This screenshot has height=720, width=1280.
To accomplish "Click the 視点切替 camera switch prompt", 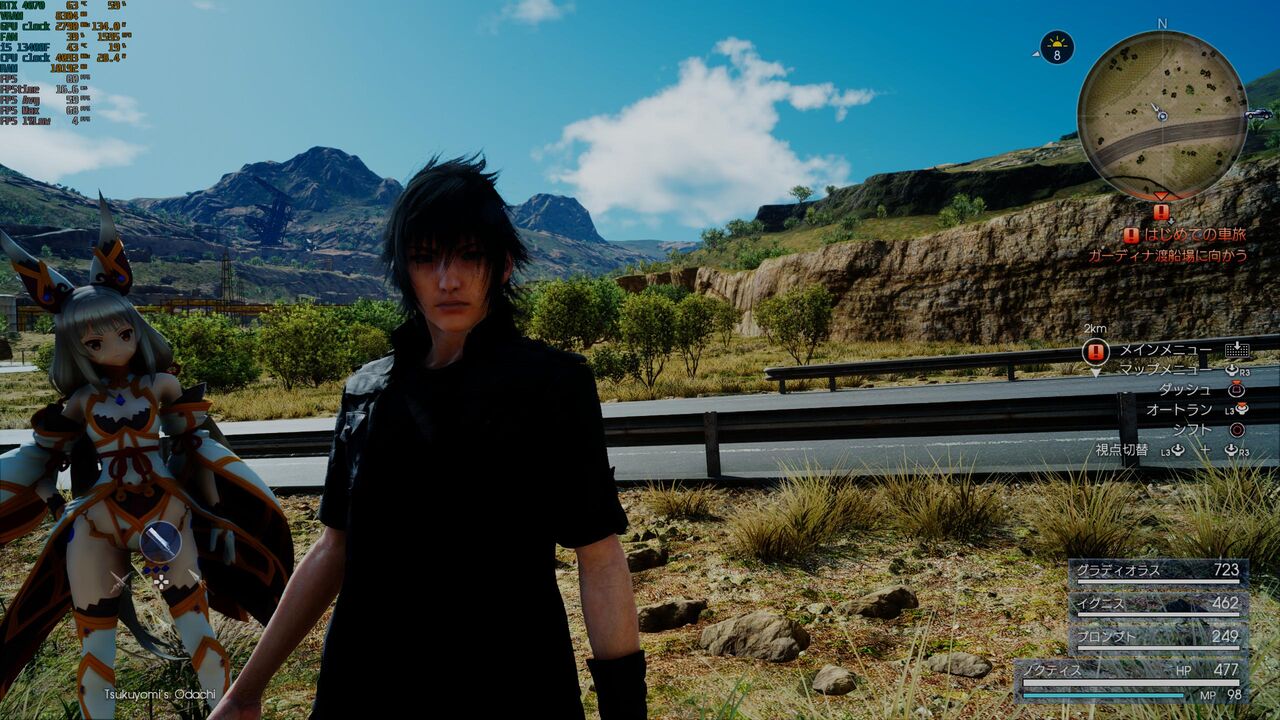I will tap(1122, 451).
